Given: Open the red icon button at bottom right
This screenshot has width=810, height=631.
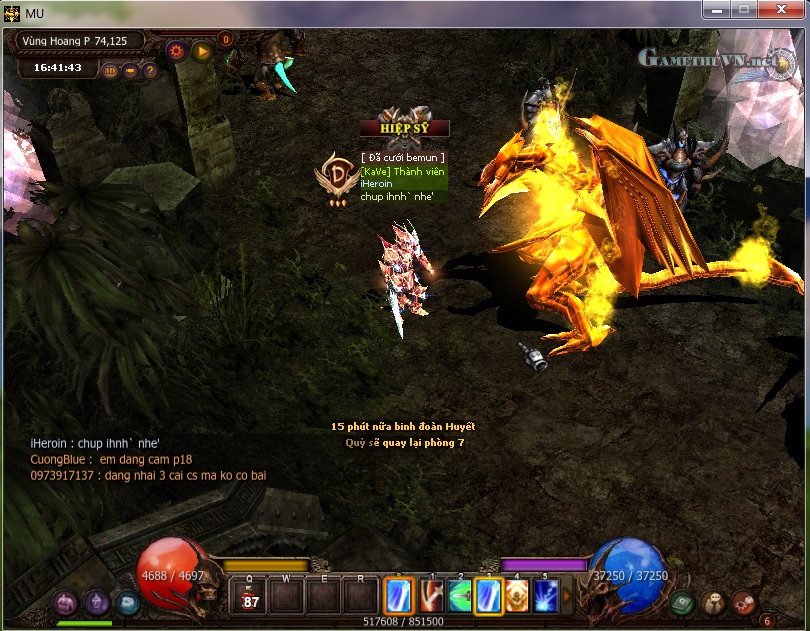Looking at the screenshot, I should [743, 602].
